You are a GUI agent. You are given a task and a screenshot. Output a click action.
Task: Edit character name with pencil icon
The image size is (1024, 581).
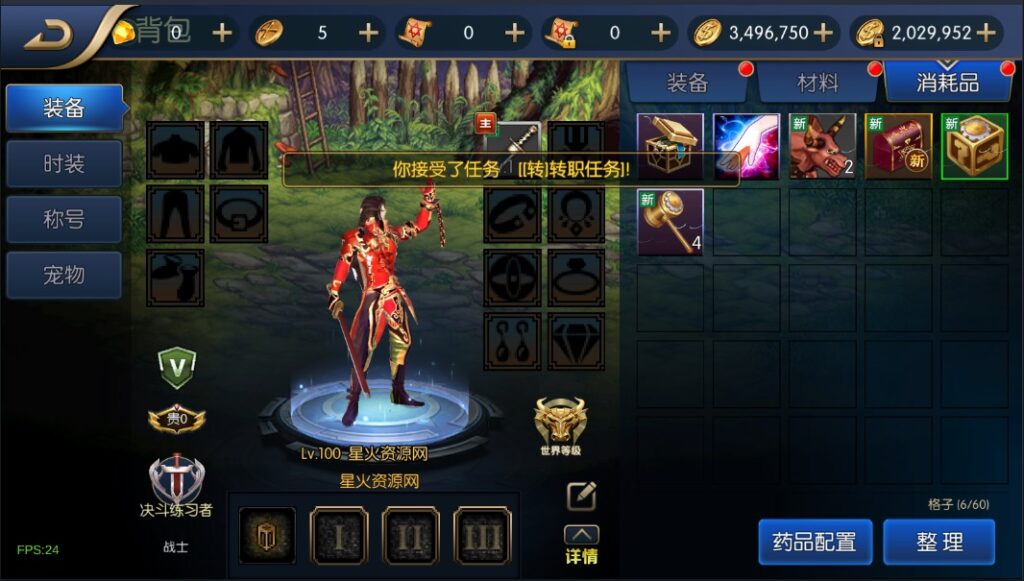coord(581,496)
